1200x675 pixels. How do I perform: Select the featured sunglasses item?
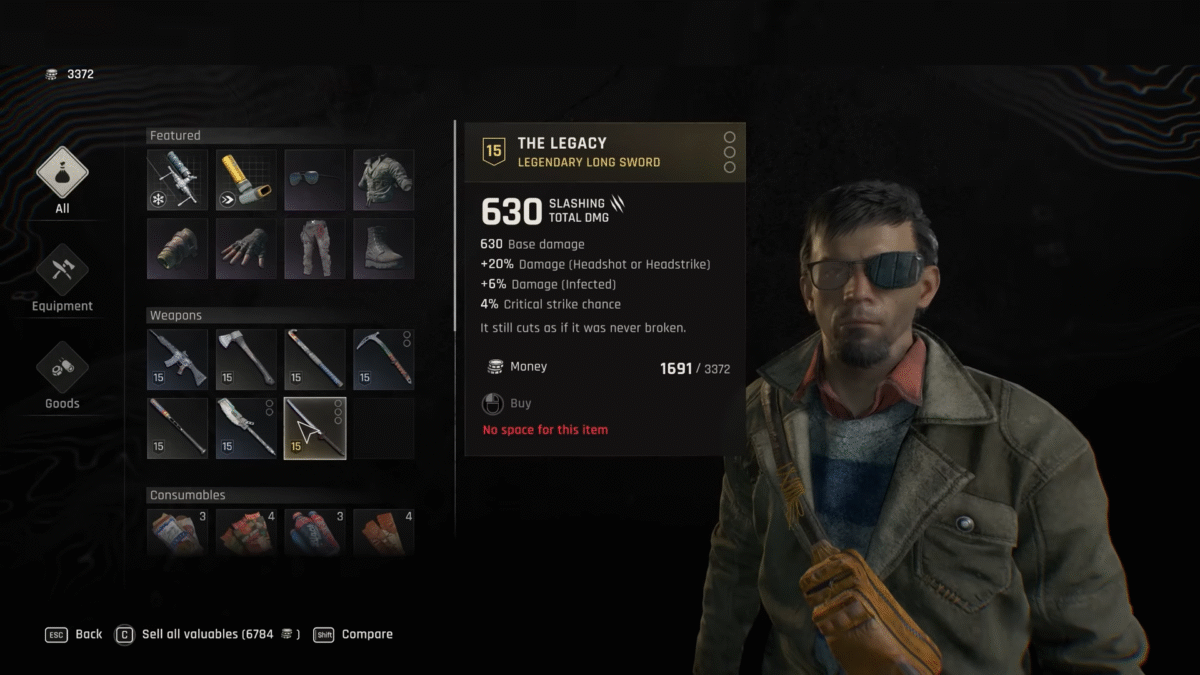pos(315,180)
